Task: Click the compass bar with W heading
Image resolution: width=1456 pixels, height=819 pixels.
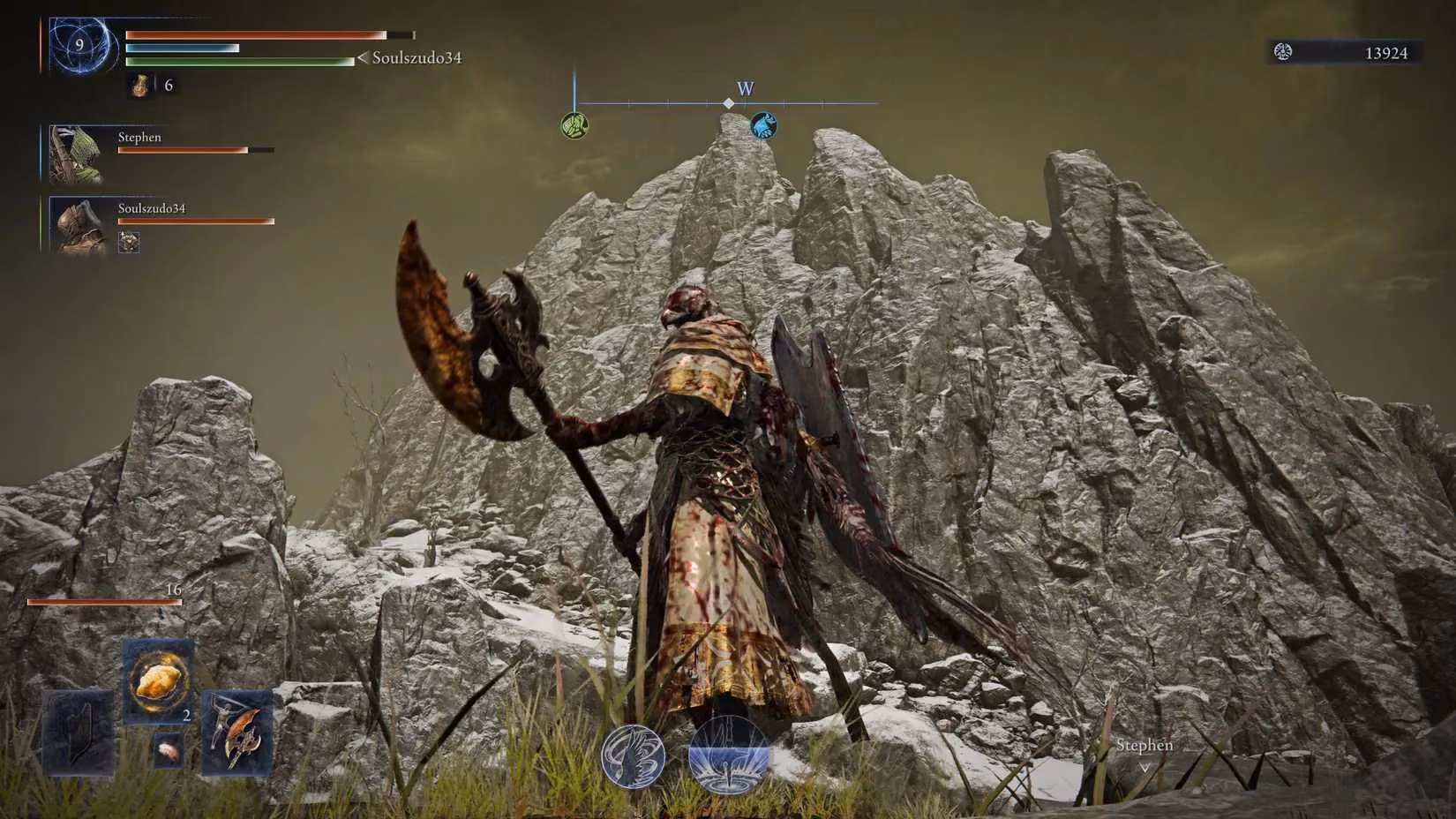Action: click(x=728, y=103)
